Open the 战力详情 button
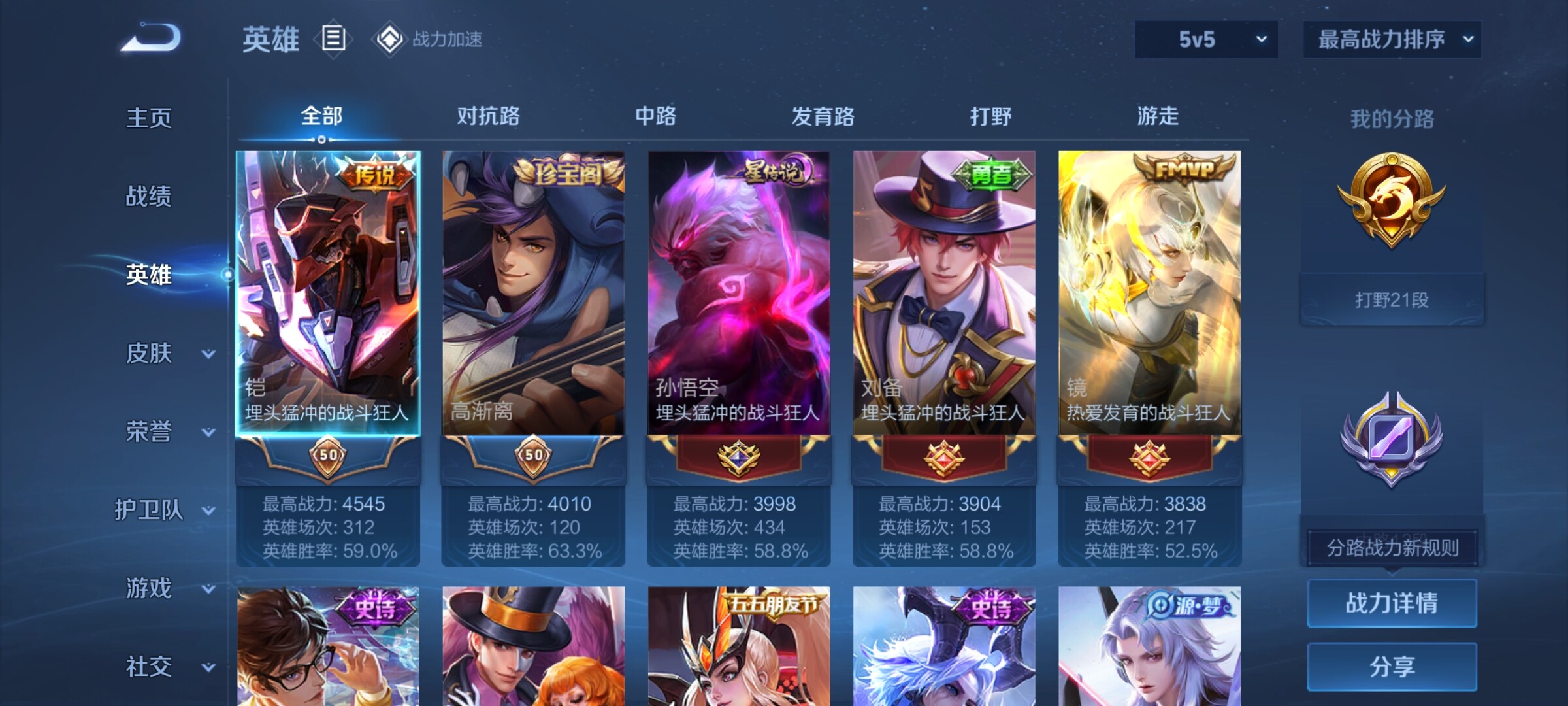1568x706 pixels. 1392,603
